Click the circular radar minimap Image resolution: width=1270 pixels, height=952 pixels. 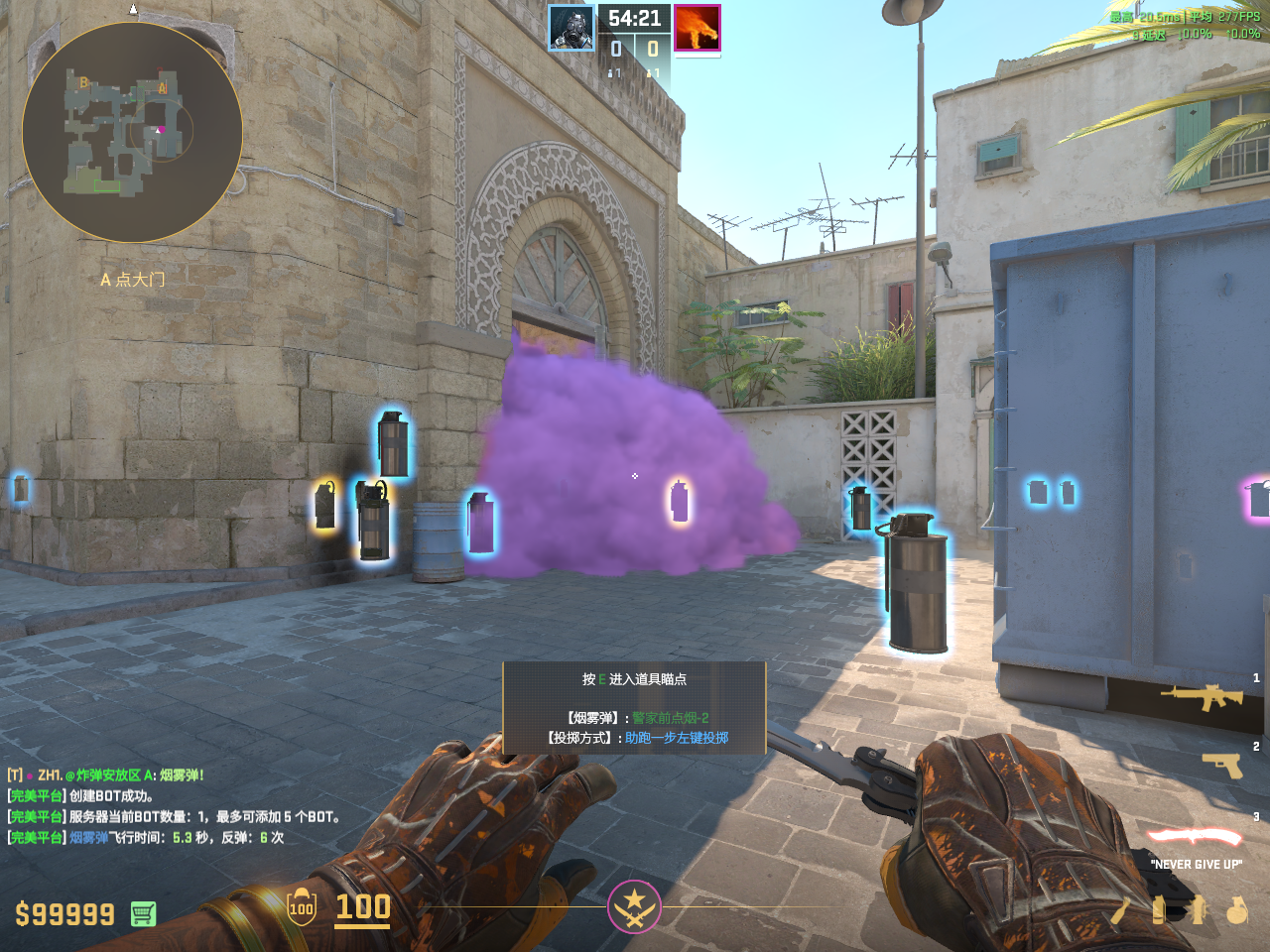point(132,132)
